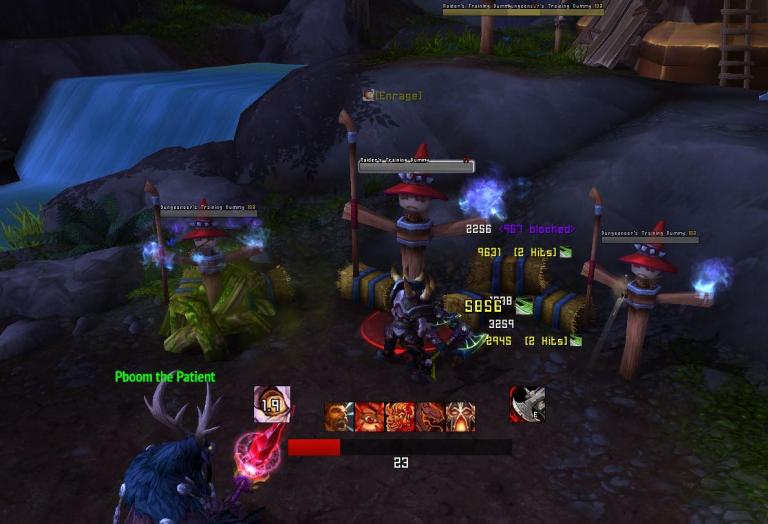Viewport: 768px width, 524px height.
Task: Trigger the masked face with glowing orange icon
Action: pyautogui.click(x=461, y=417)
